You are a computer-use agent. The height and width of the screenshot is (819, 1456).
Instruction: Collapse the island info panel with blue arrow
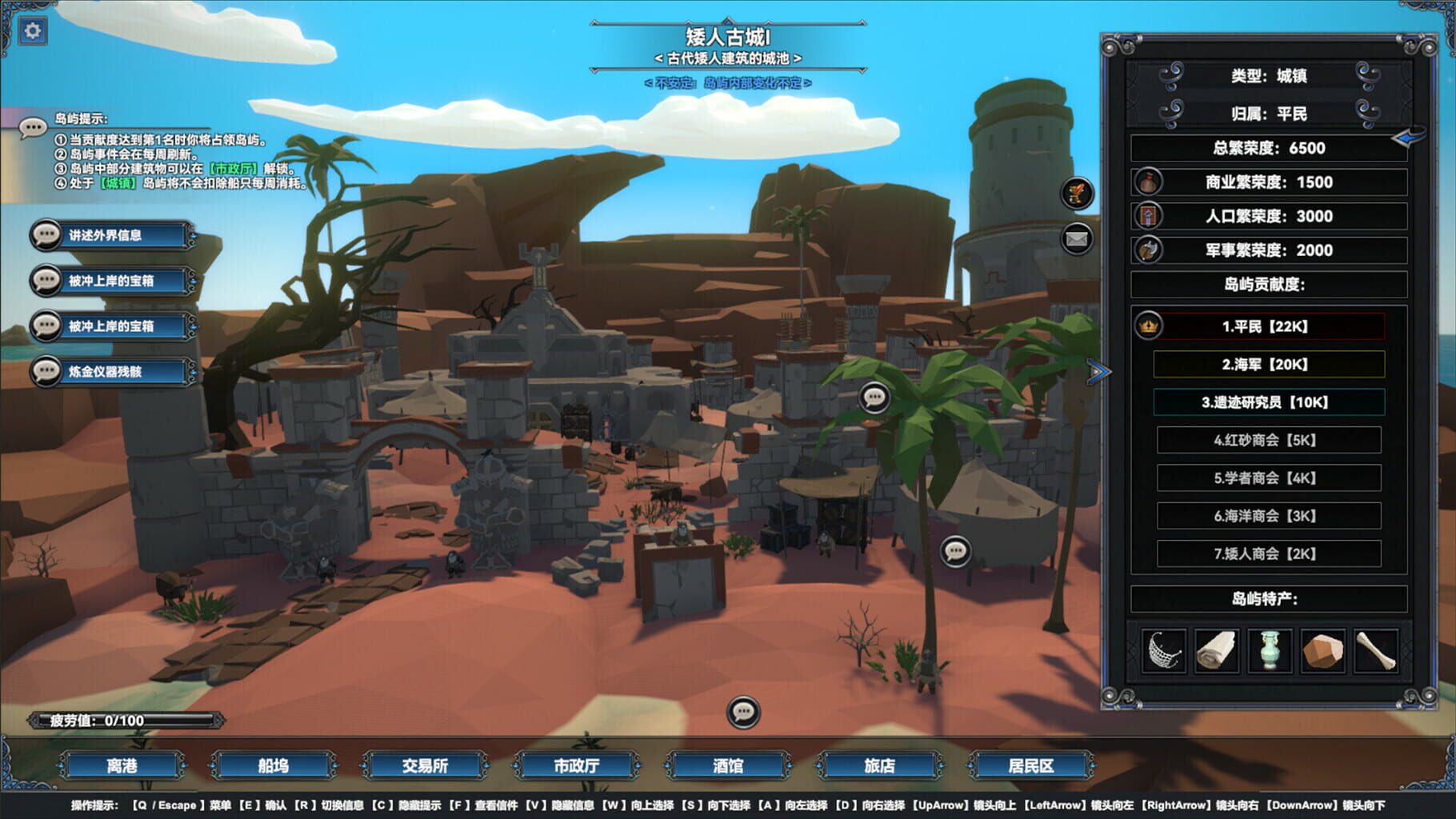[1098, 371]
